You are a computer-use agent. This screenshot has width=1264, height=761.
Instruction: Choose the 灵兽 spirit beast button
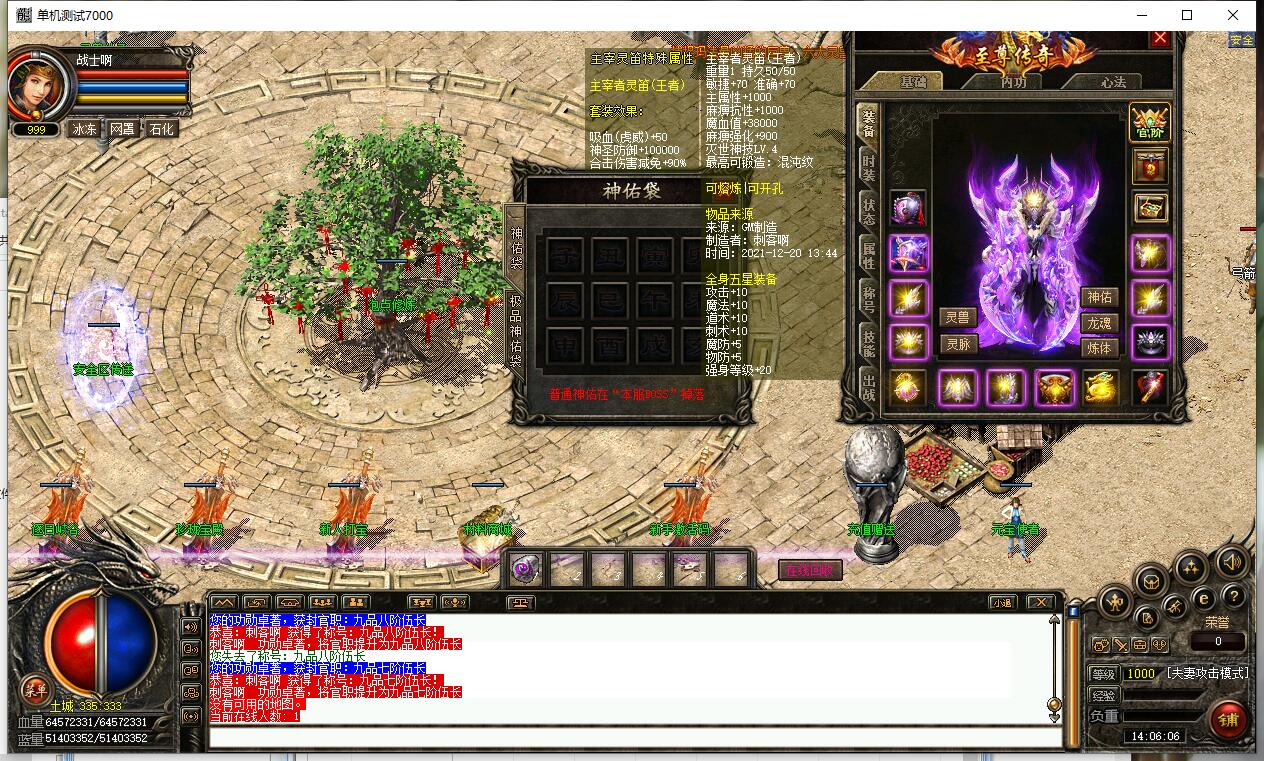(x=957, y=318)
